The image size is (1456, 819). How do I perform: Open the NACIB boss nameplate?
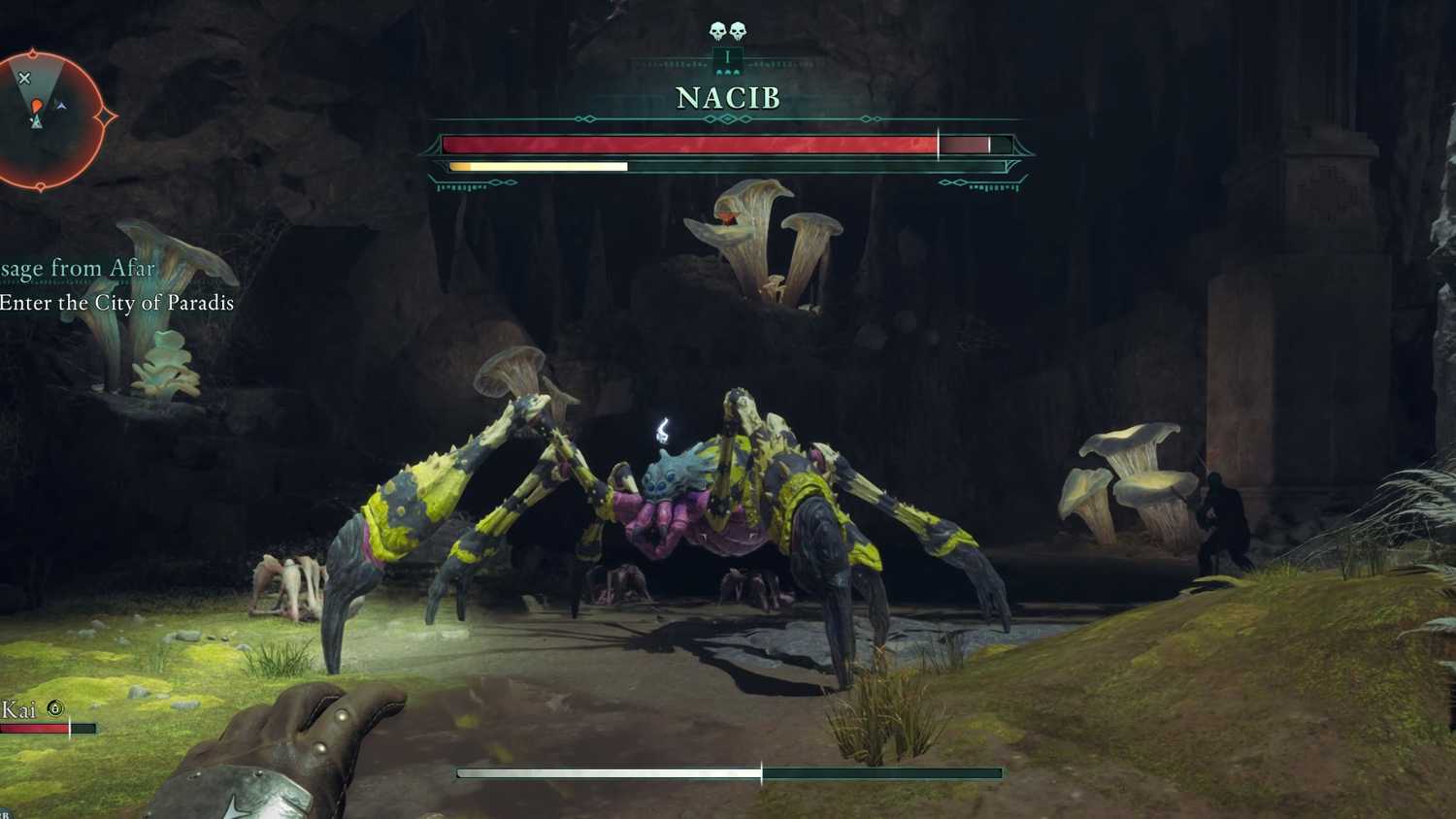pyautogui.click(x=727, y=97)
